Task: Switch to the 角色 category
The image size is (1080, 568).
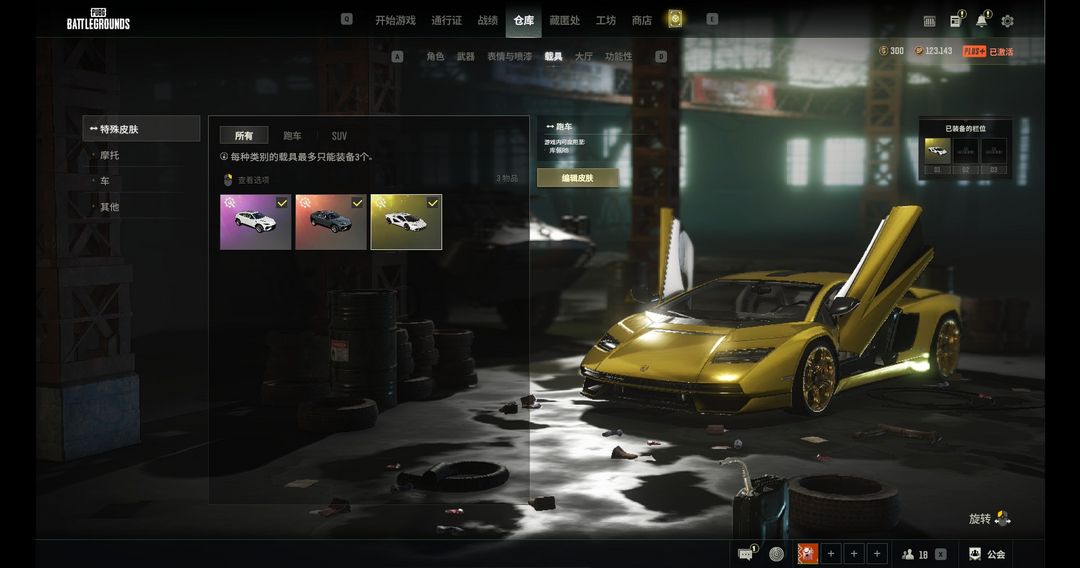Action: click(435, 57)
